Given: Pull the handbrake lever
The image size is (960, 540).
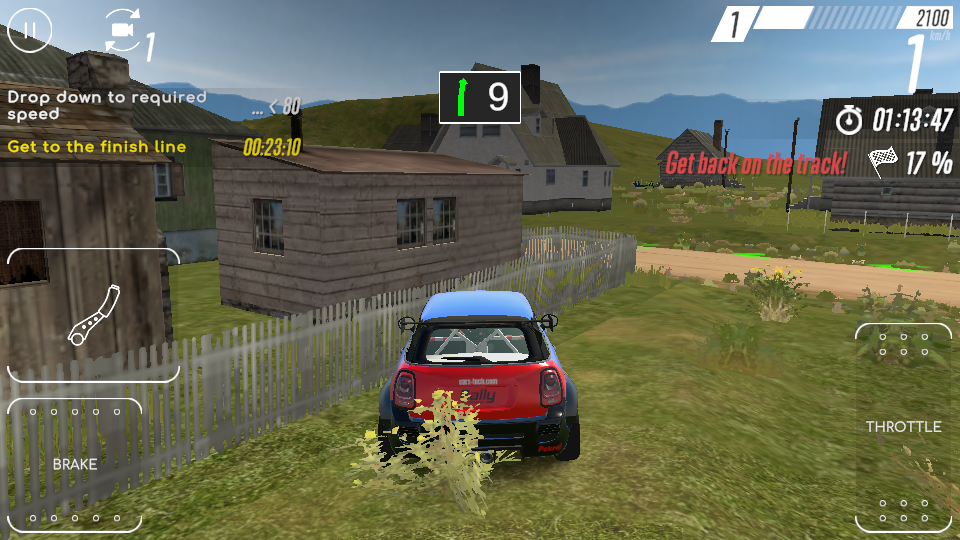Looking at the screenshot, I should click(94, 315).
